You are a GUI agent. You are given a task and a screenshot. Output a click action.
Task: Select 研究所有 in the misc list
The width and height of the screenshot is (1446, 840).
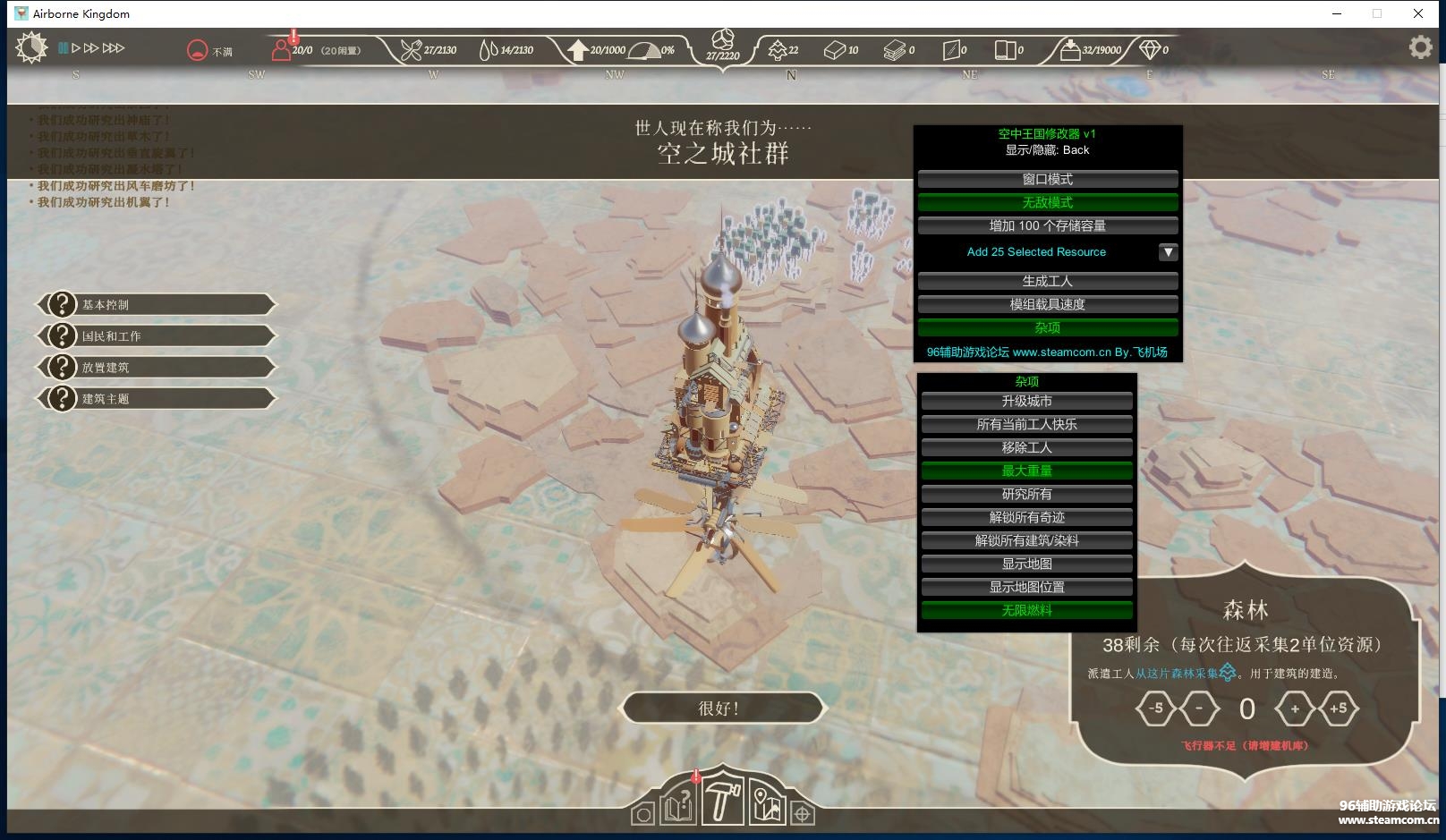tap(1026, 495)
